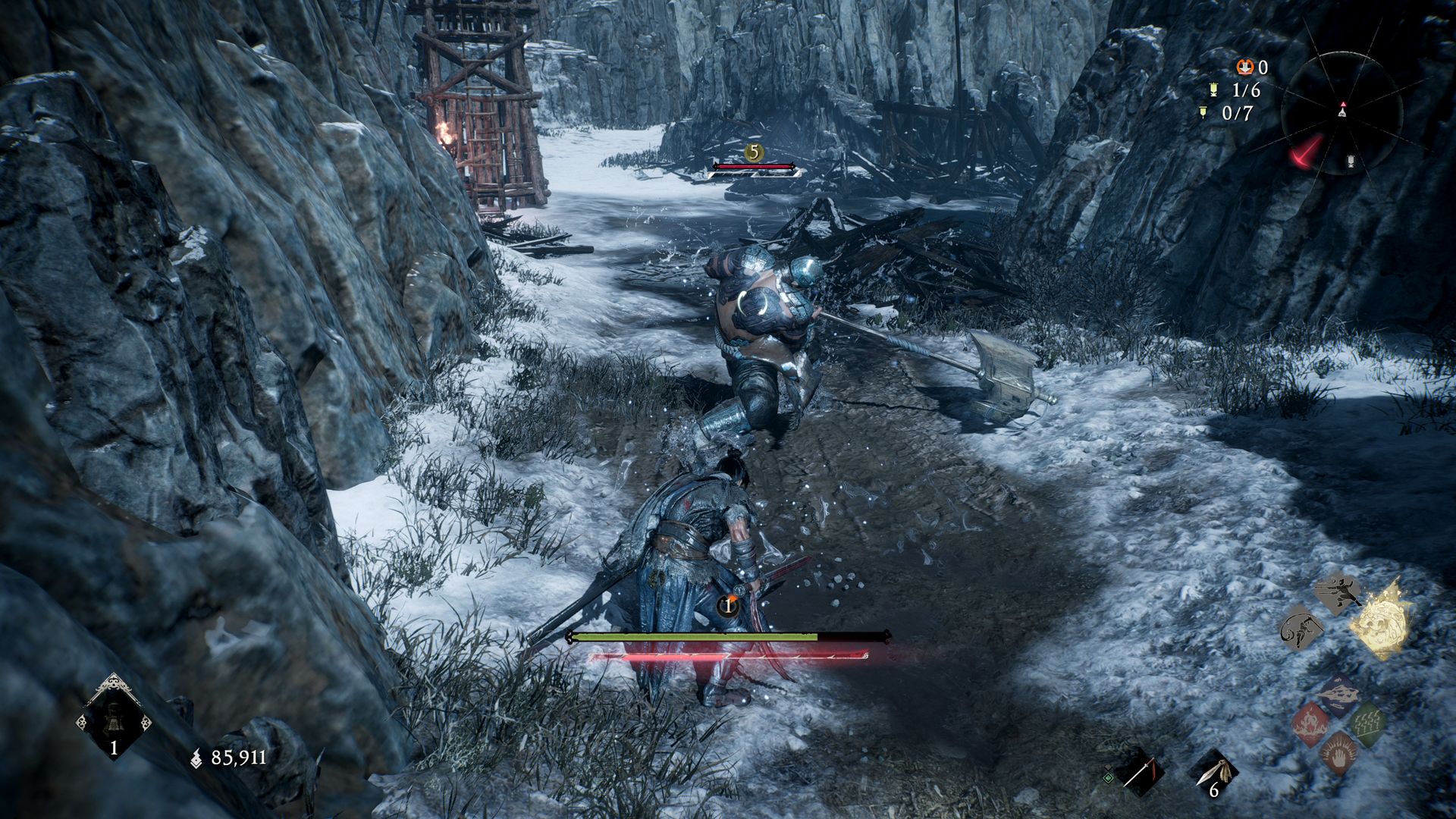Screen dimensions: 1456x819
Task: Cast the red flame wizardry spell
Action: pos(1310,723)
